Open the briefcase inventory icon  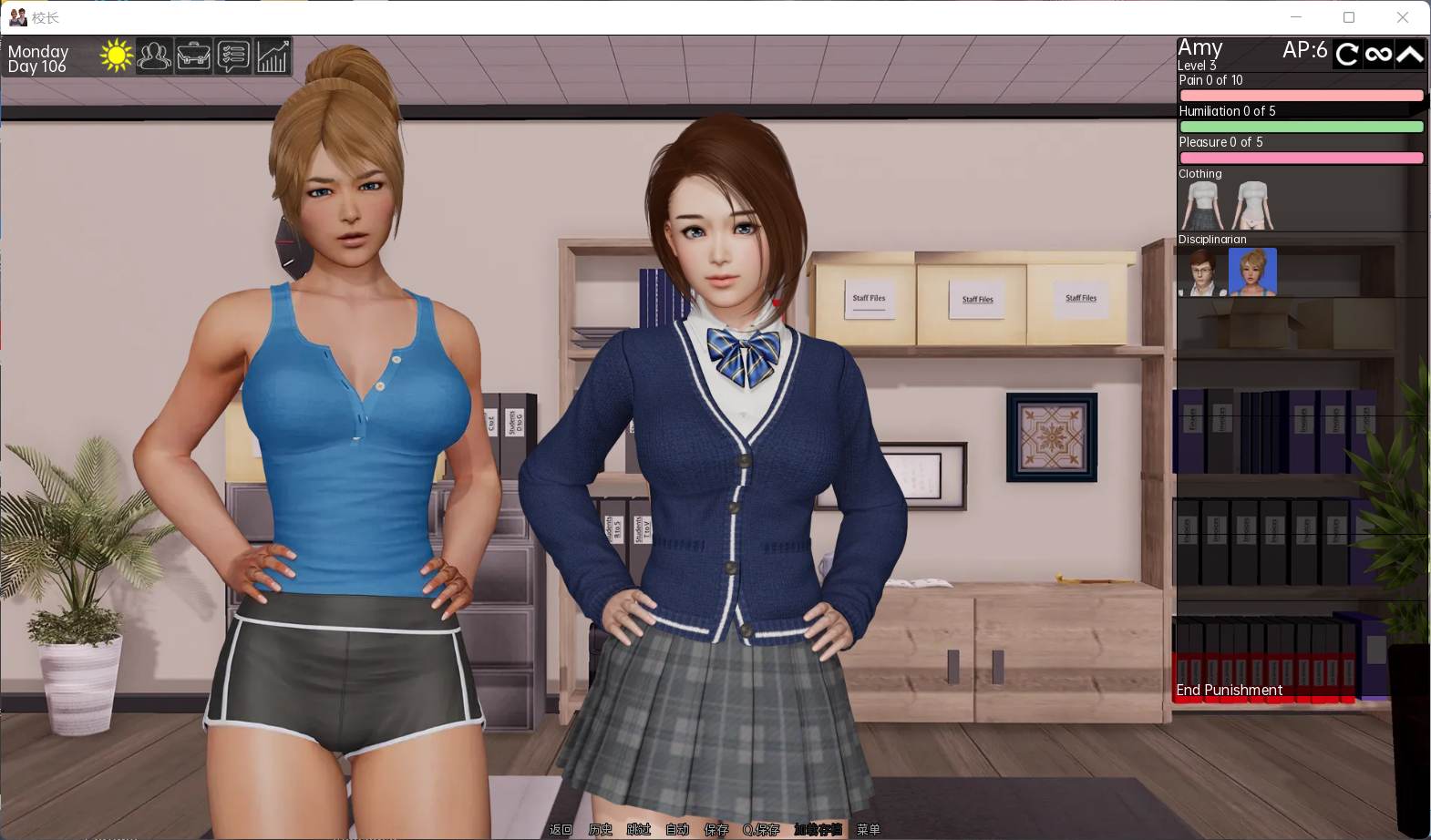[x=193, y=56]
